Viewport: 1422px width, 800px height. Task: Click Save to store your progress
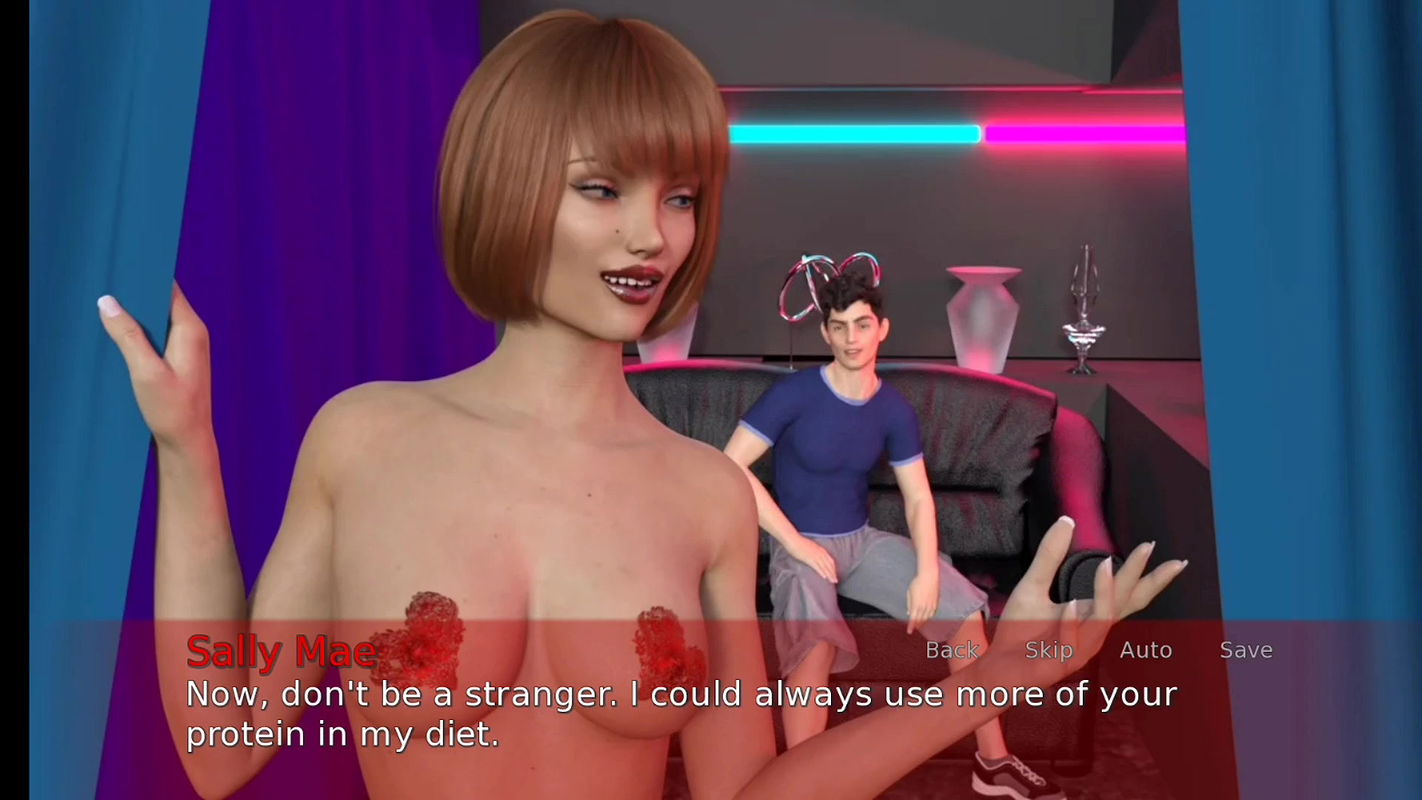(x=1246, y=650)
